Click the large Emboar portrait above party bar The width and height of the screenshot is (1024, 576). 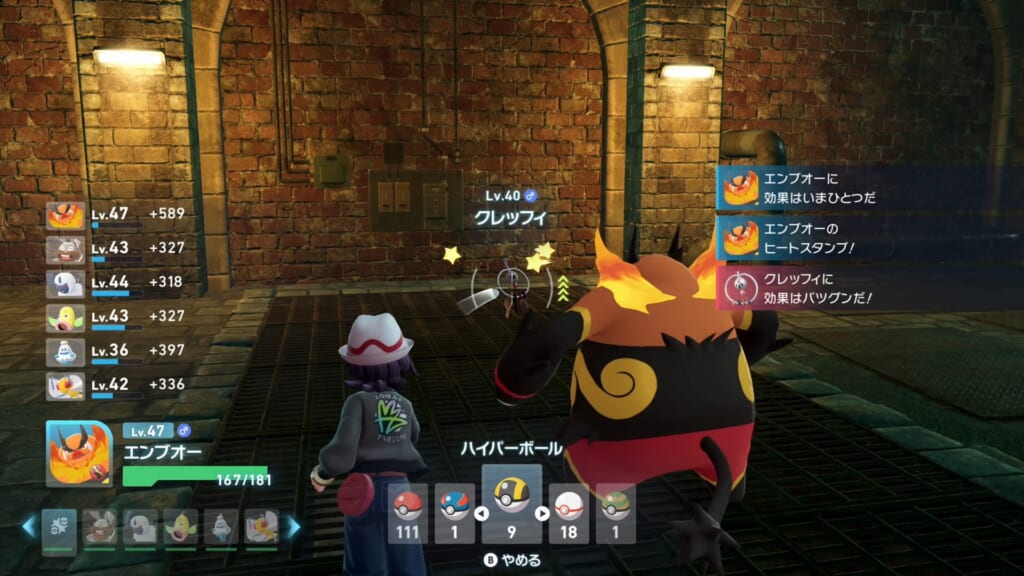tap(79, 453)
